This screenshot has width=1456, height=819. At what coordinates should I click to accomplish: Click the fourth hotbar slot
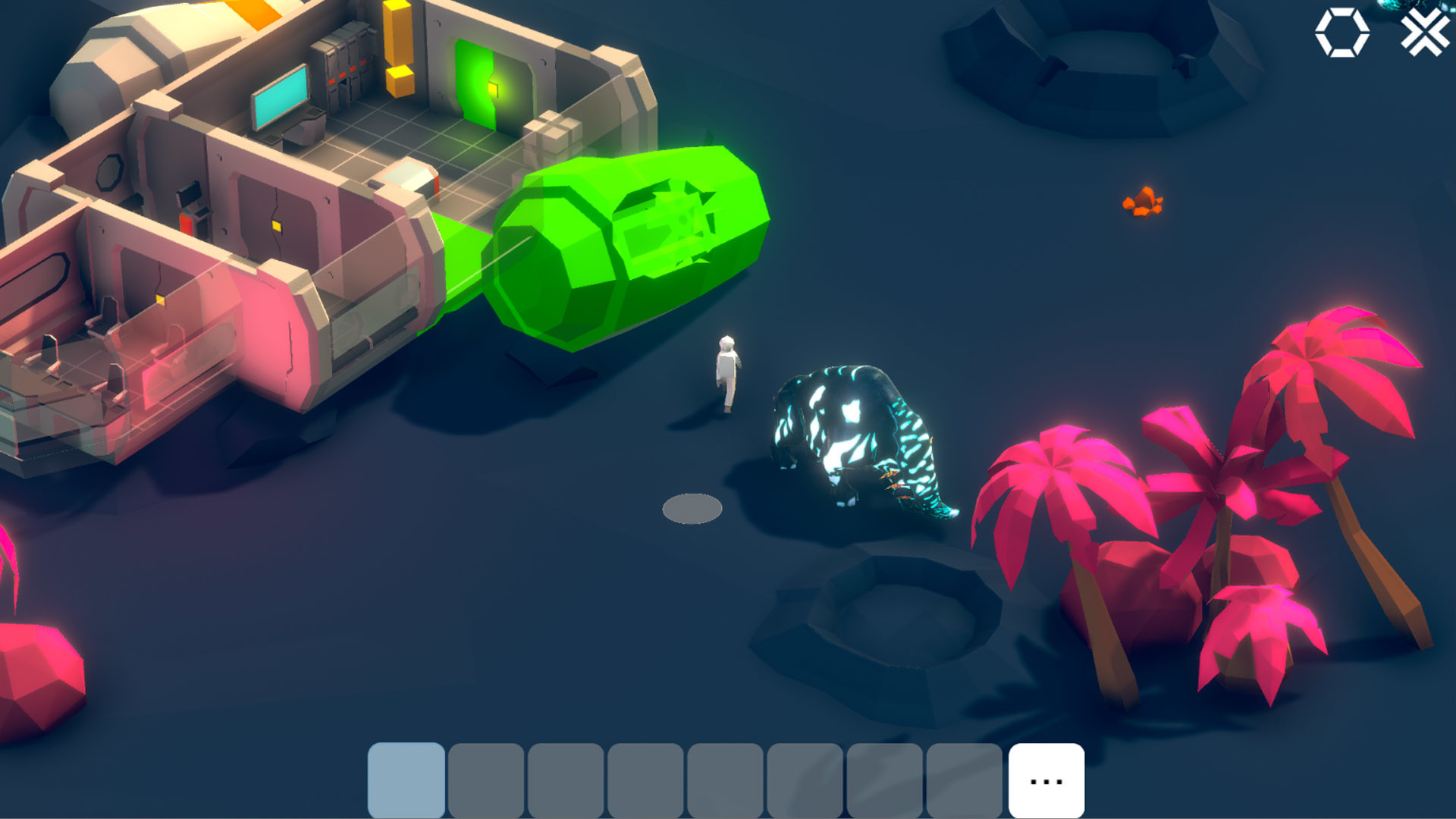[x=645, y=778]
